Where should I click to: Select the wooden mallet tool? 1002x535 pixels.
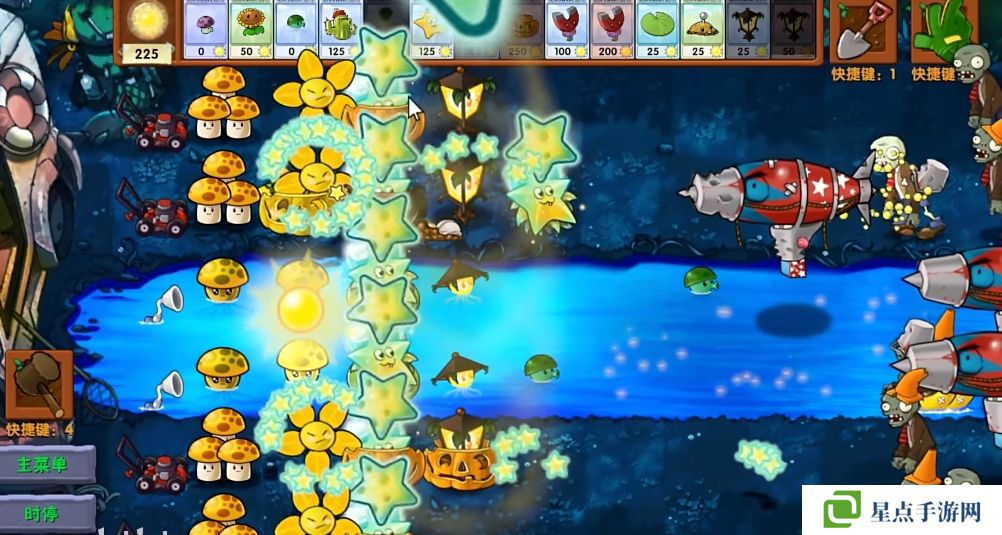pyautogui.click(x=39, y=383)
